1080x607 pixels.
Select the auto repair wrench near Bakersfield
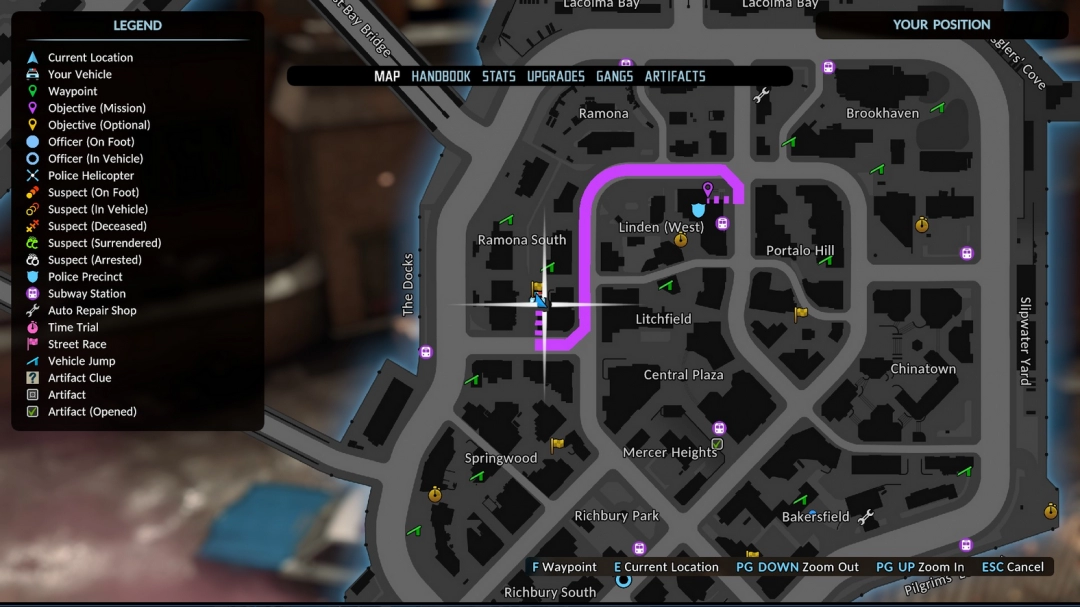pos(866,517)
